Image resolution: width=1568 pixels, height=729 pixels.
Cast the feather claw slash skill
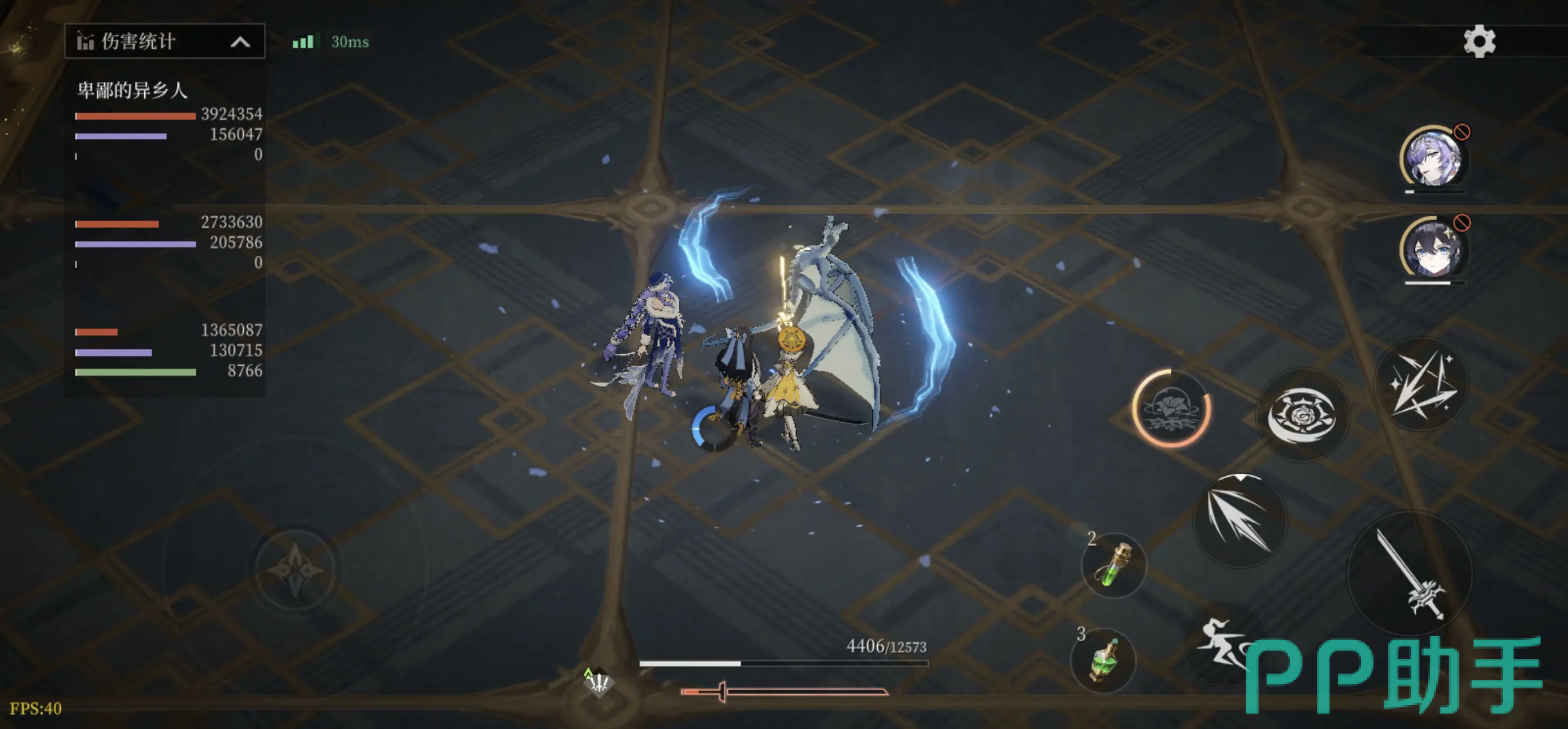click(1239, 521)
